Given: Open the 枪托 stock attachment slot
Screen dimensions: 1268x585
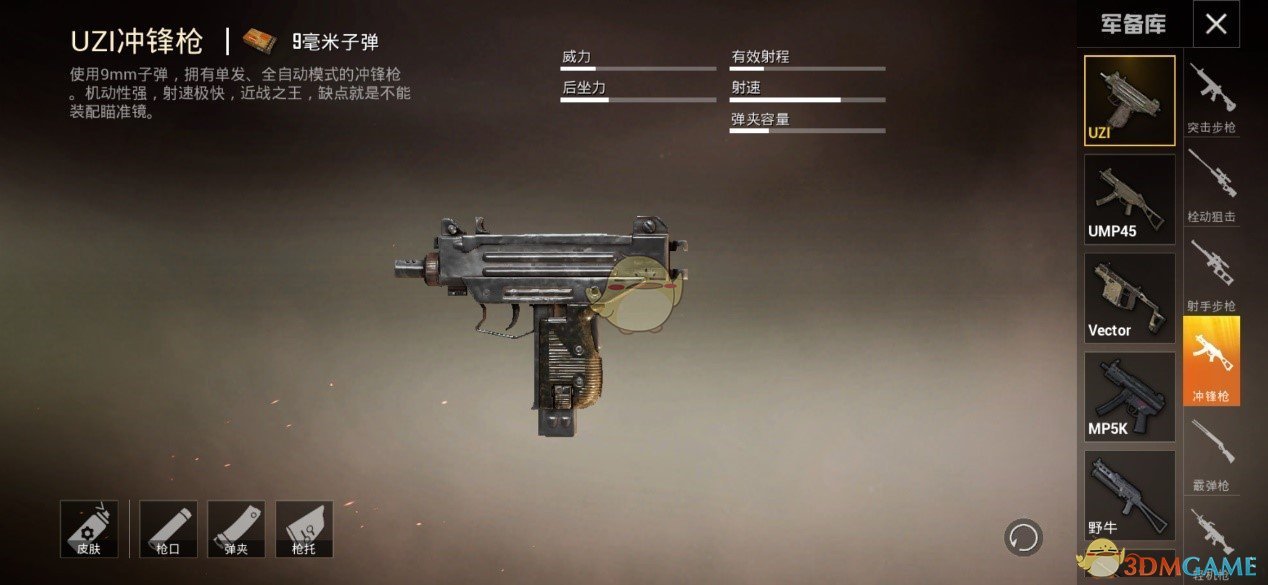Looking at the screenshot, I should [x=304, y=529].
